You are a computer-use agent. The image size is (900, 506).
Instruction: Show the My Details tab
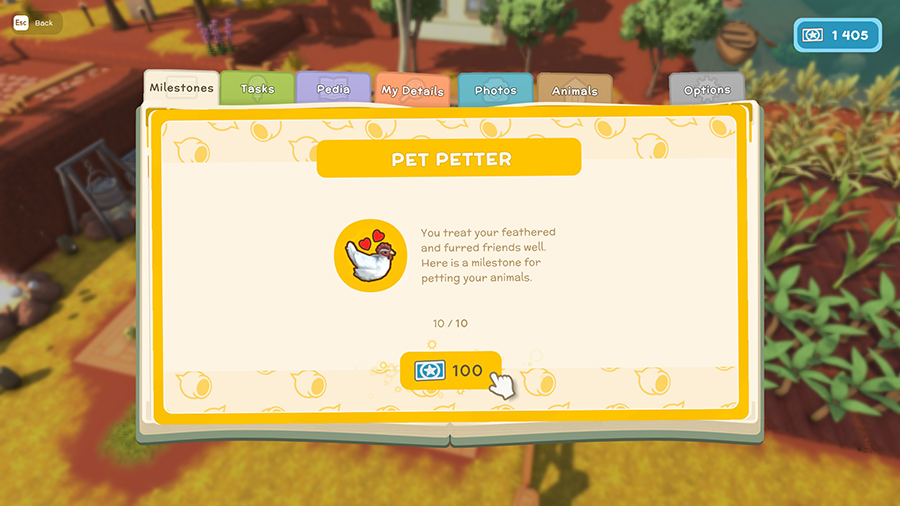pos(412,90)
